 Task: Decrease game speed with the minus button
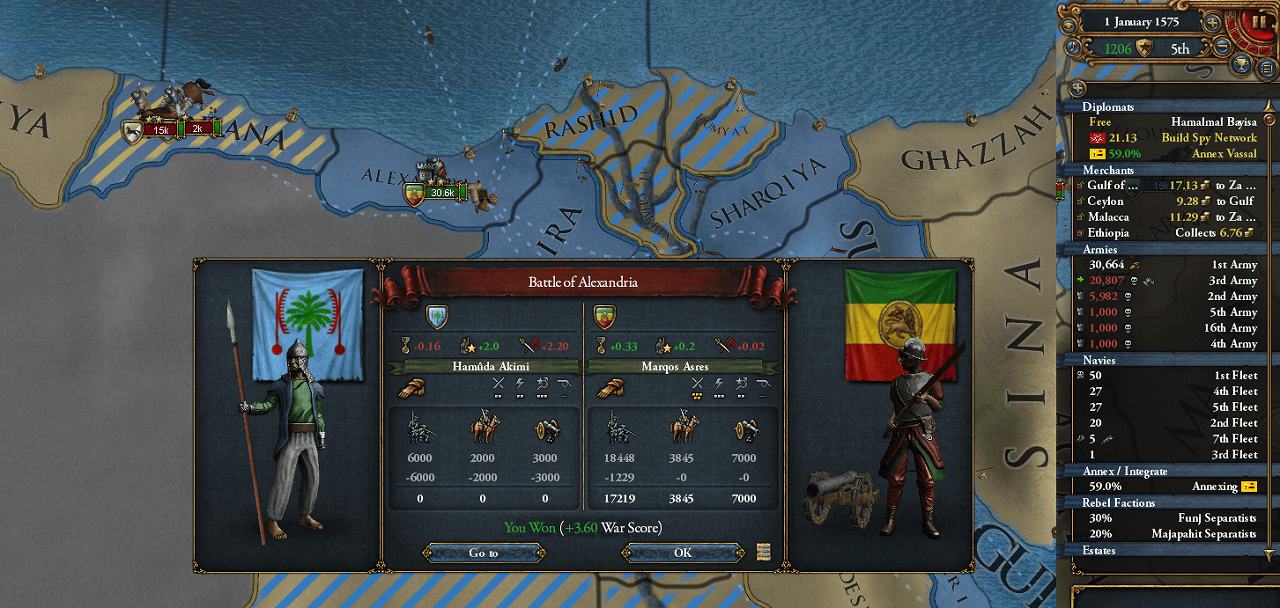[1221, 47]
